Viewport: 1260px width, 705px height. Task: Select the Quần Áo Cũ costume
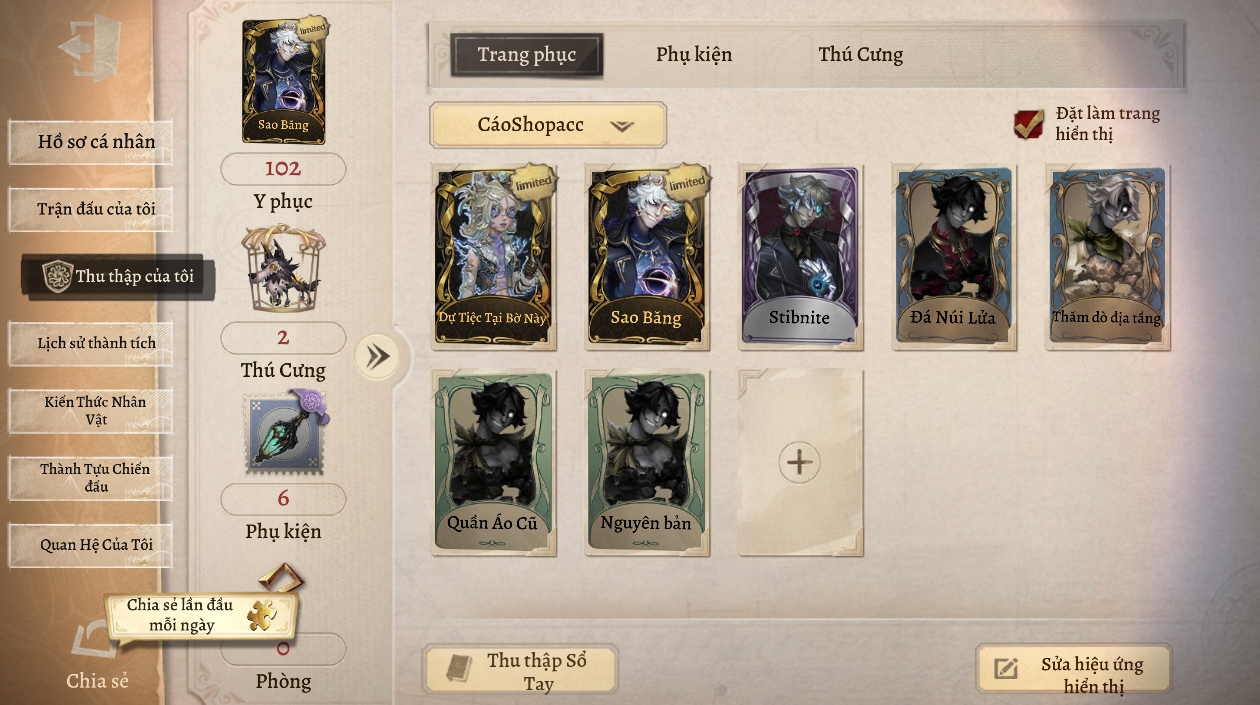[493, 462]
